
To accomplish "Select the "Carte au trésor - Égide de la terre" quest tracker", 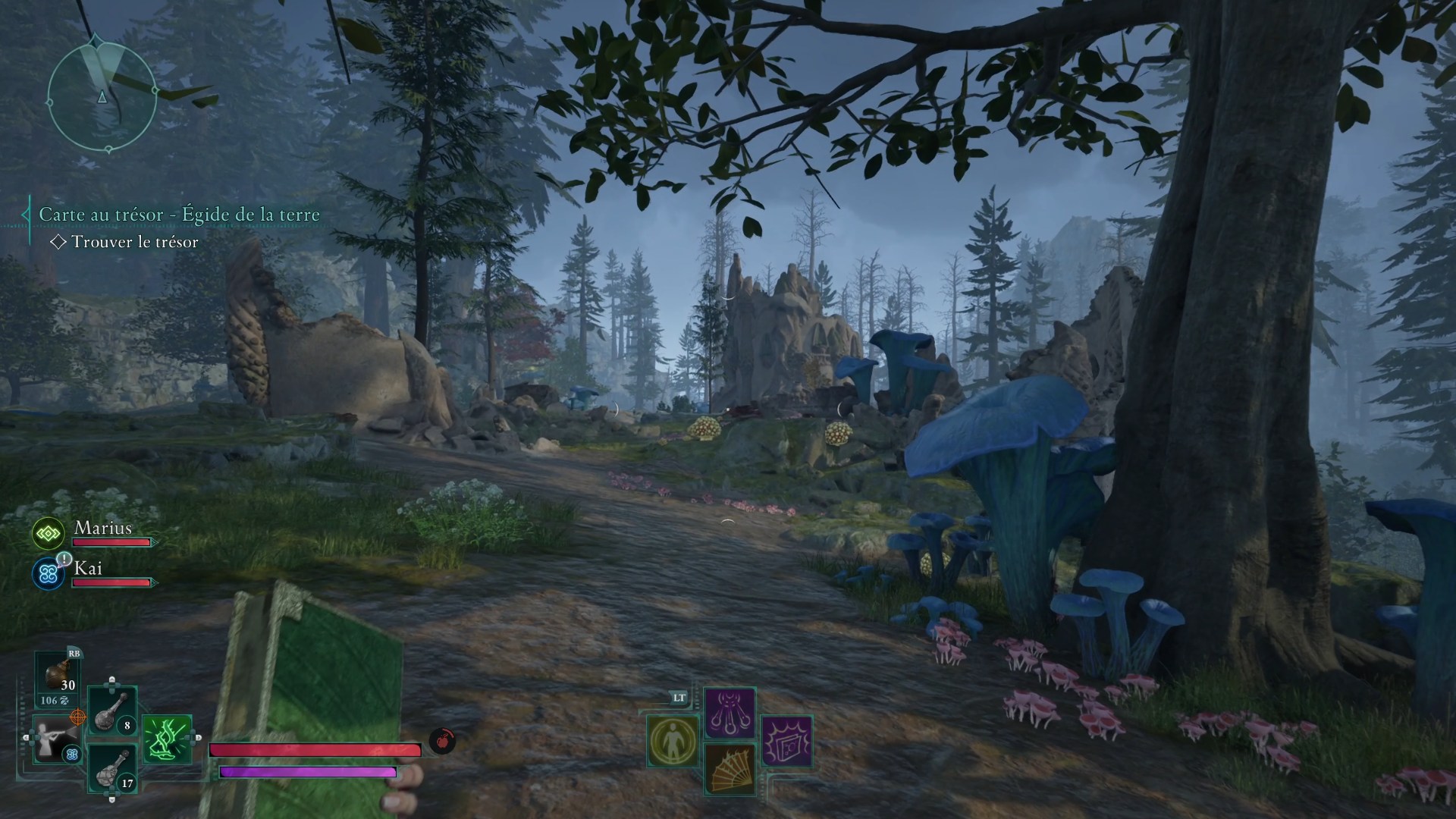I will point(179,215).
